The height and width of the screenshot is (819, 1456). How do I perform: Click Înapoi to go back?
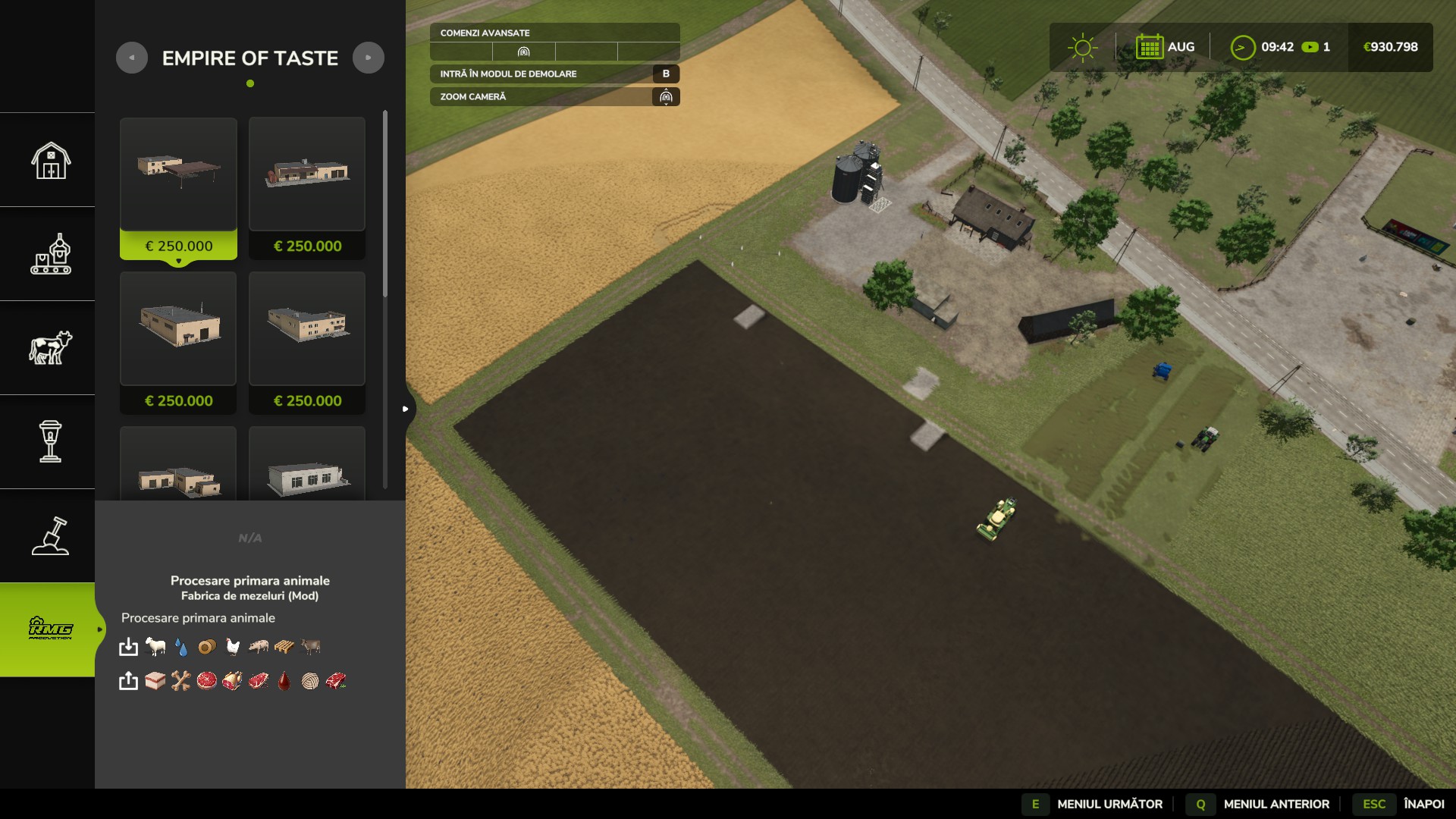pos(1423,804)
